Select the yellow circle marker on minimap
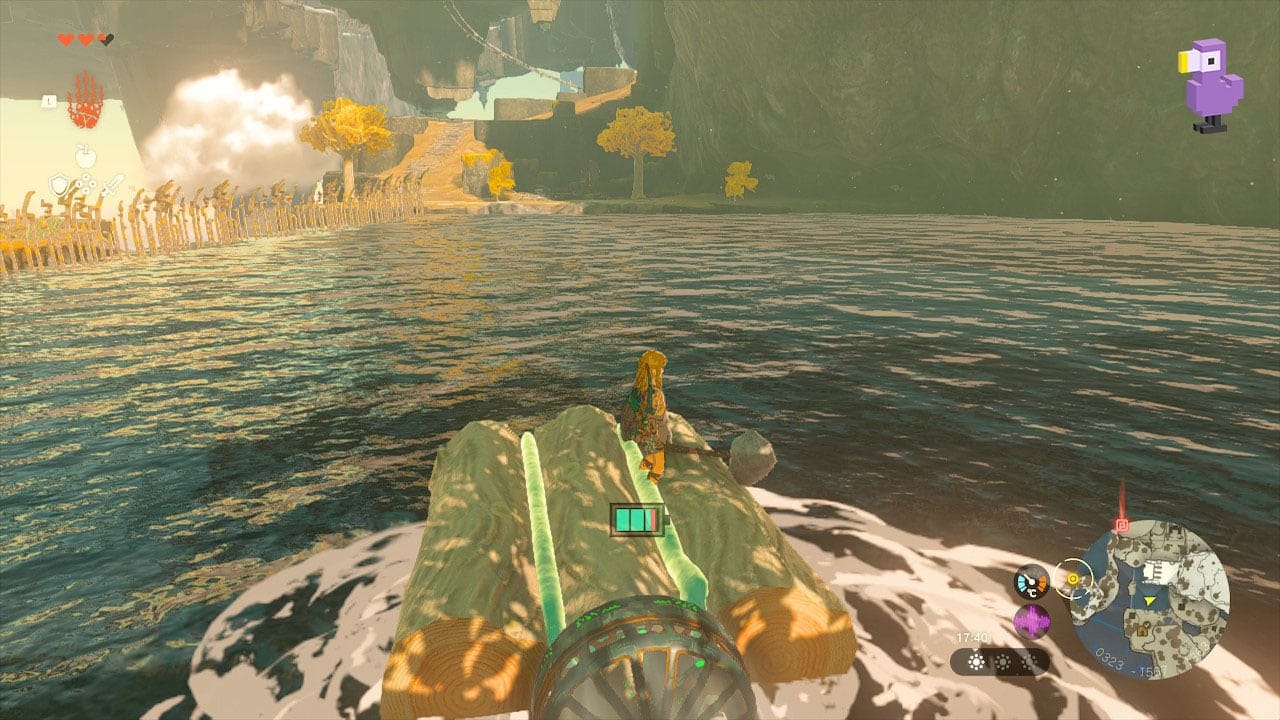Viewport: 1280px width, 720px height. tap(1074, 579)
